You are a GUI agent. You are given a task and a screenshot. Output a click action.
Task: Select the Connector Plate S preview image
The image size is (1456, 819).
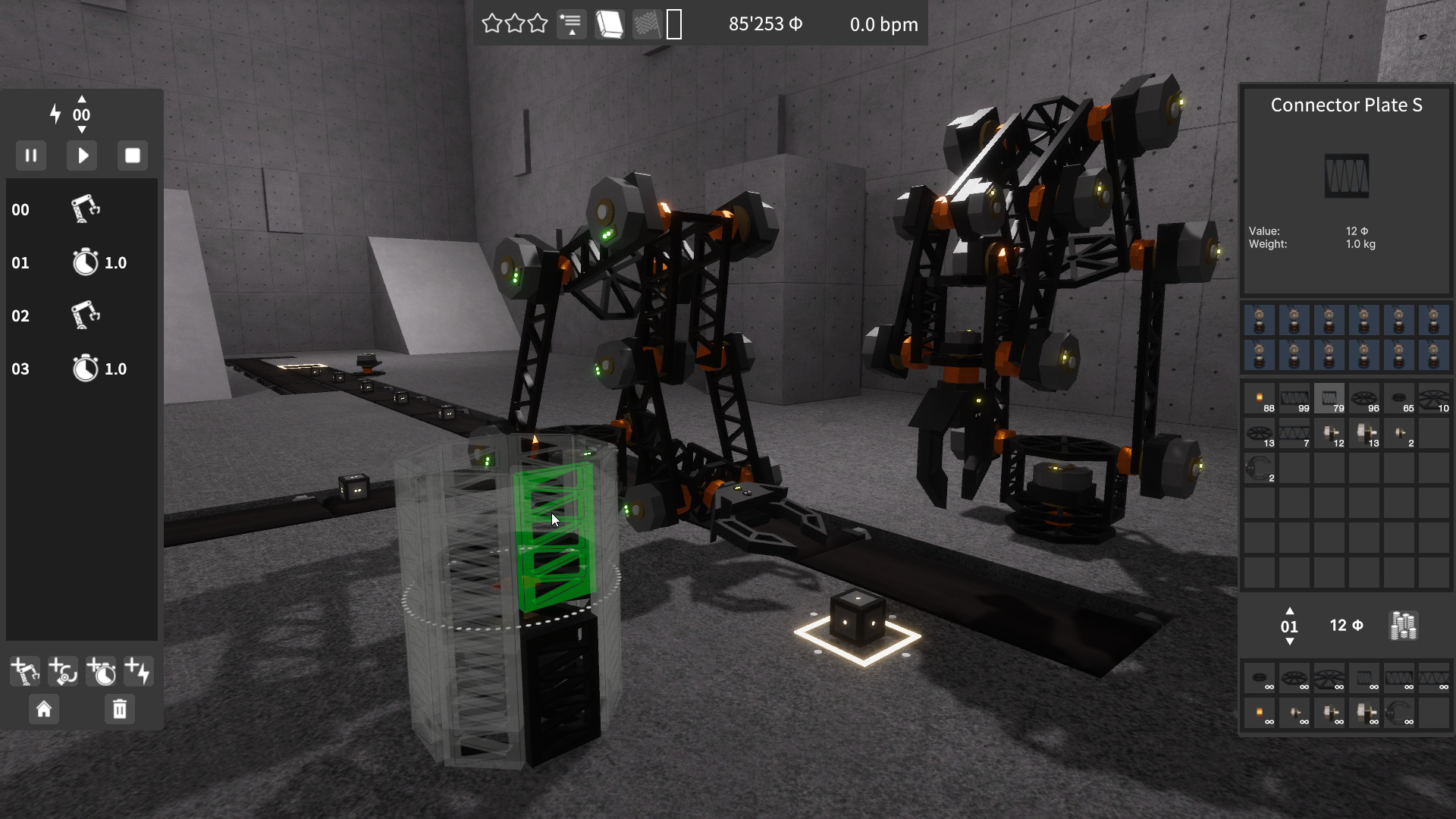tap(1348, 176)
